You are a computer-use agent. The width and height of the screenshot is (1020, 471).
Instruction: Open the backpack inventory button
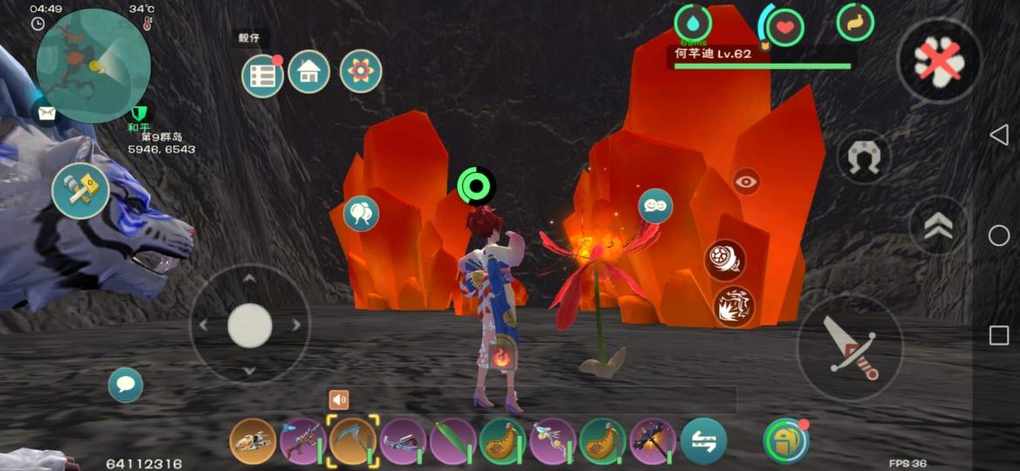click(786, 441)
